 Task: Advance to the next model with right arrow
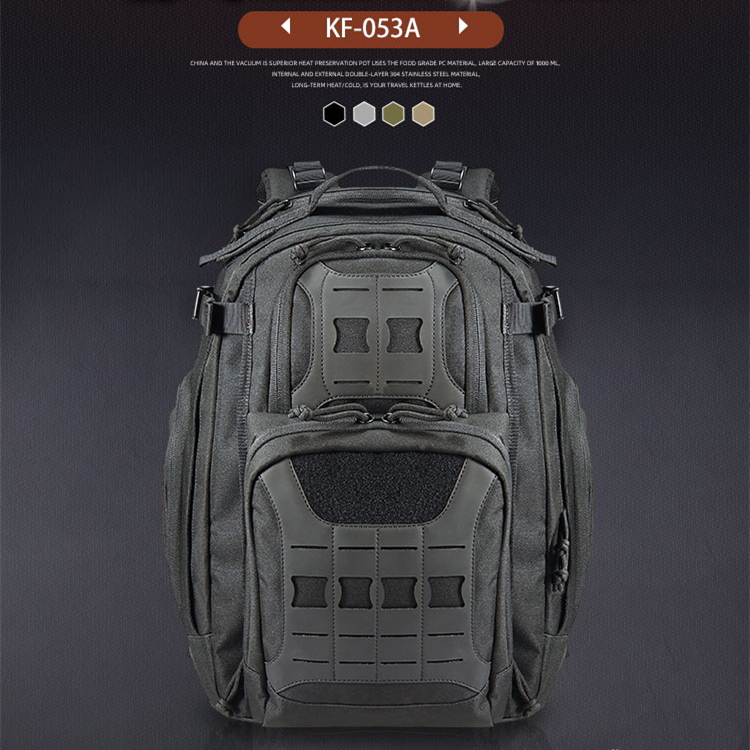(x=463, y=26)
